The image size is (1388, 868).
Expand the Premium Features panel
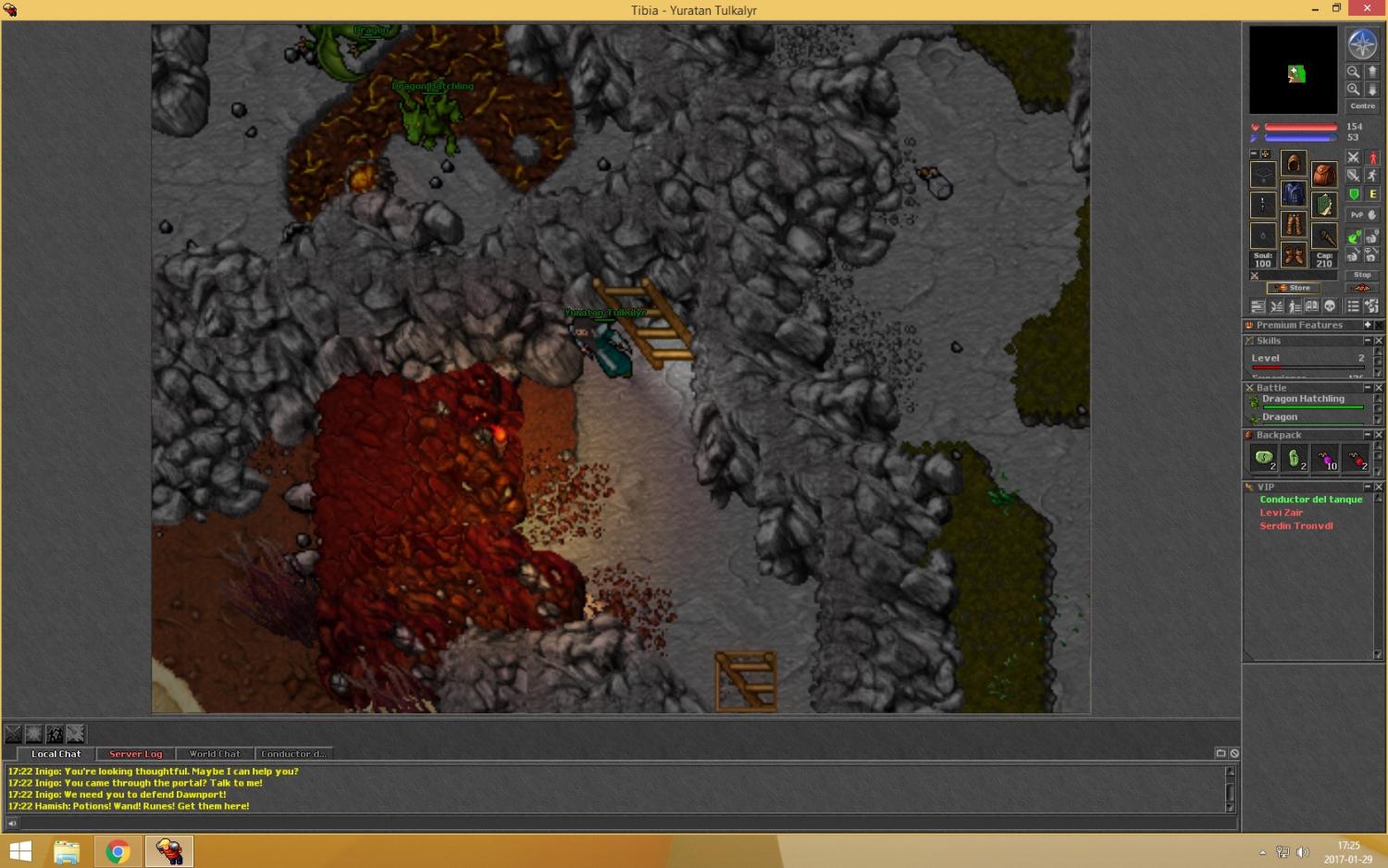pyautogui.click(x=1368, y=325)
